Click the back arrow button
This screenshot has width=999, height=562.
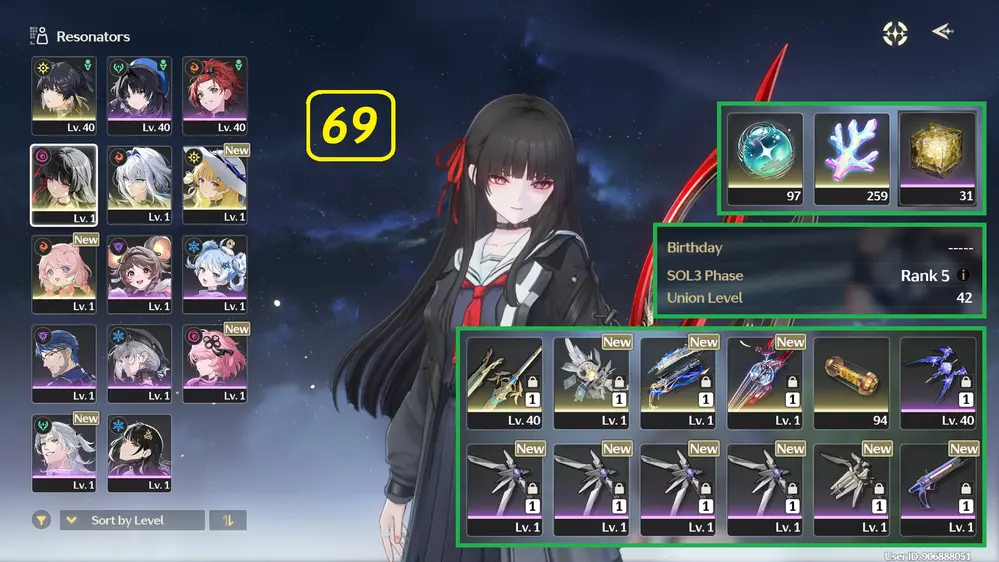pos(942,32)
